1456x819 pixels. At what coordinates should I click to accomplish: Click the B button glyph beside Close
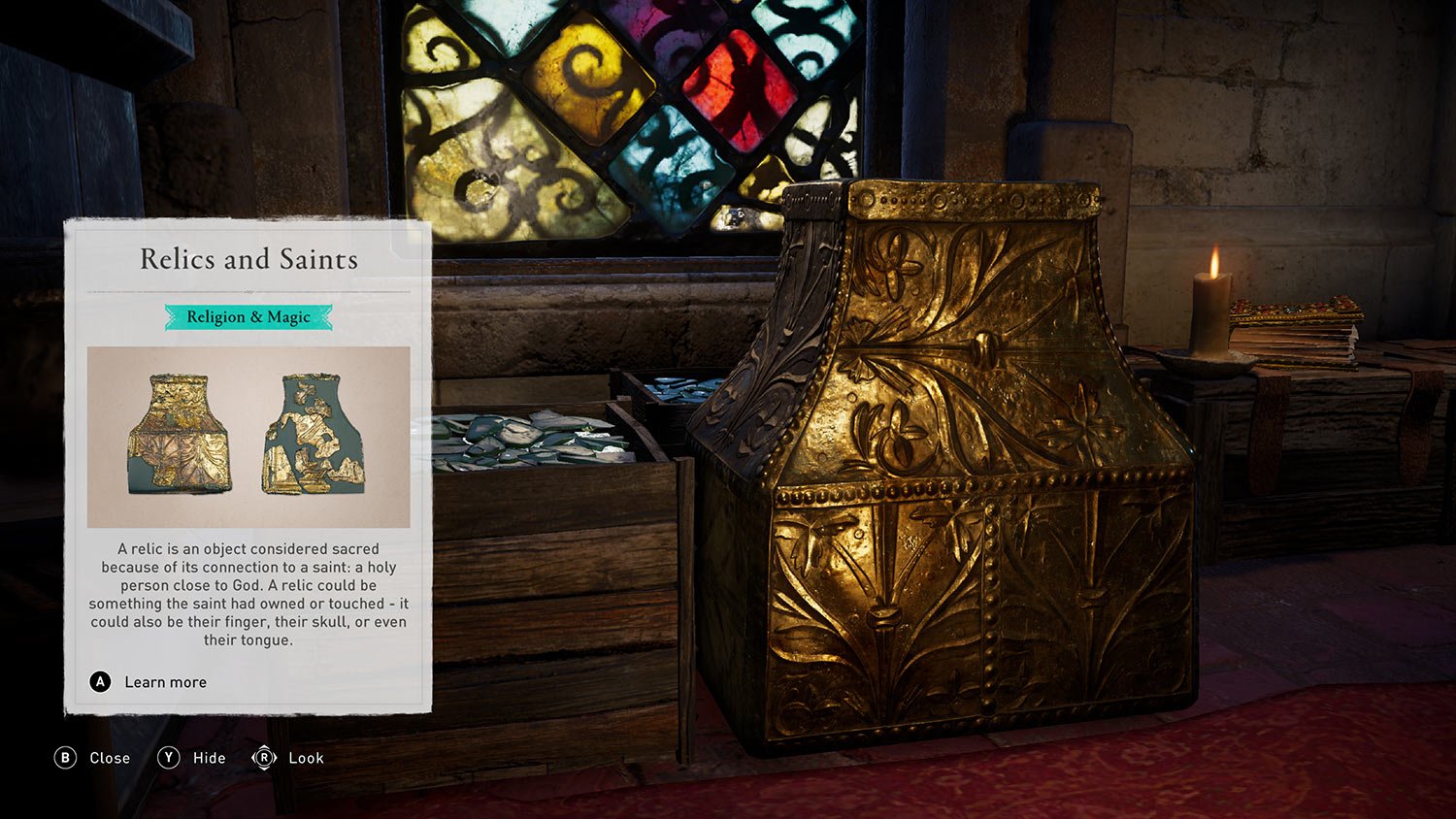pos(64,758)
